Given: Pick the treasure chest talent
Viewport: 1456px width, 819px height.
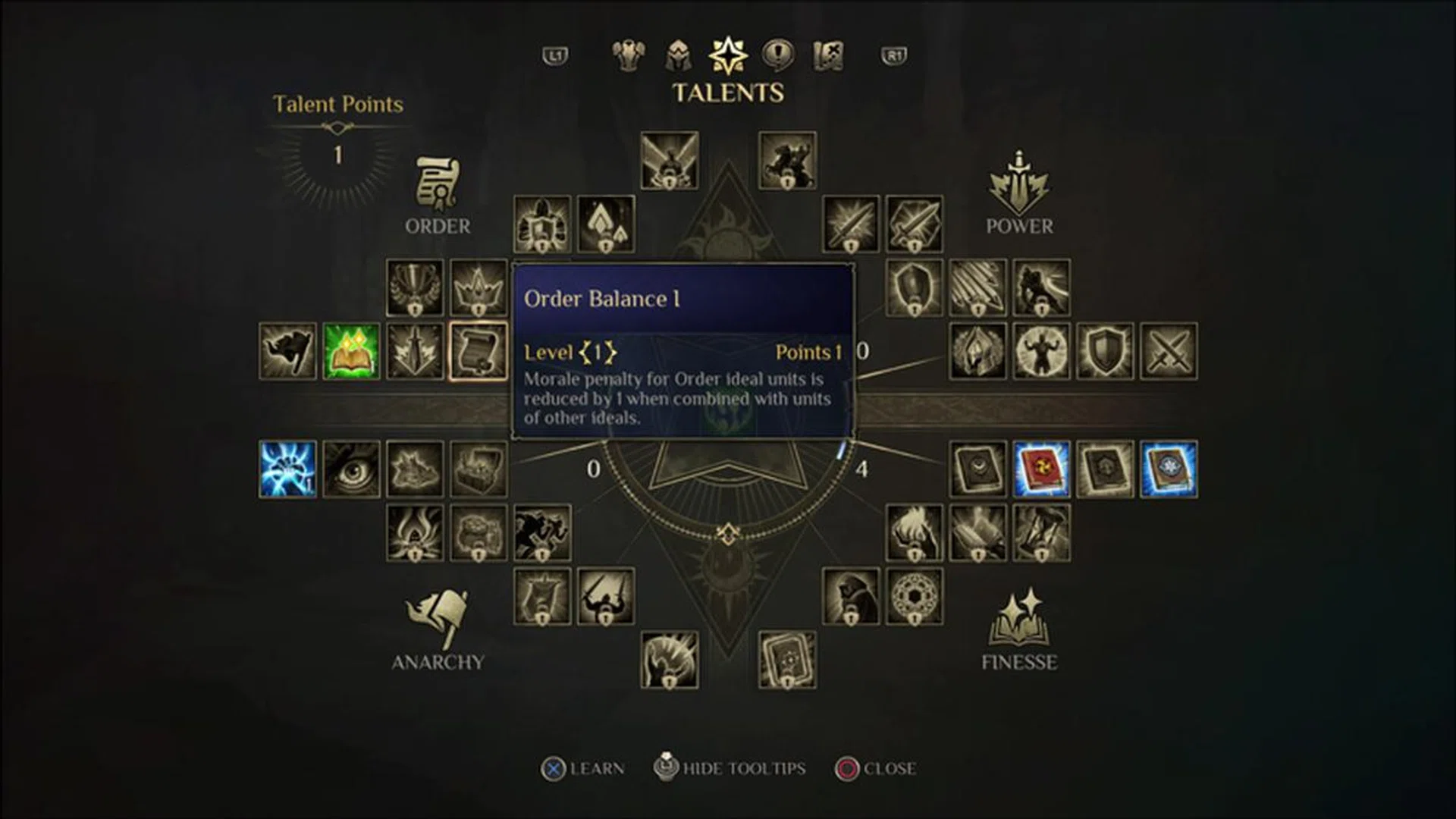Looking at the screenshot, I should click(x=479, y=469).
